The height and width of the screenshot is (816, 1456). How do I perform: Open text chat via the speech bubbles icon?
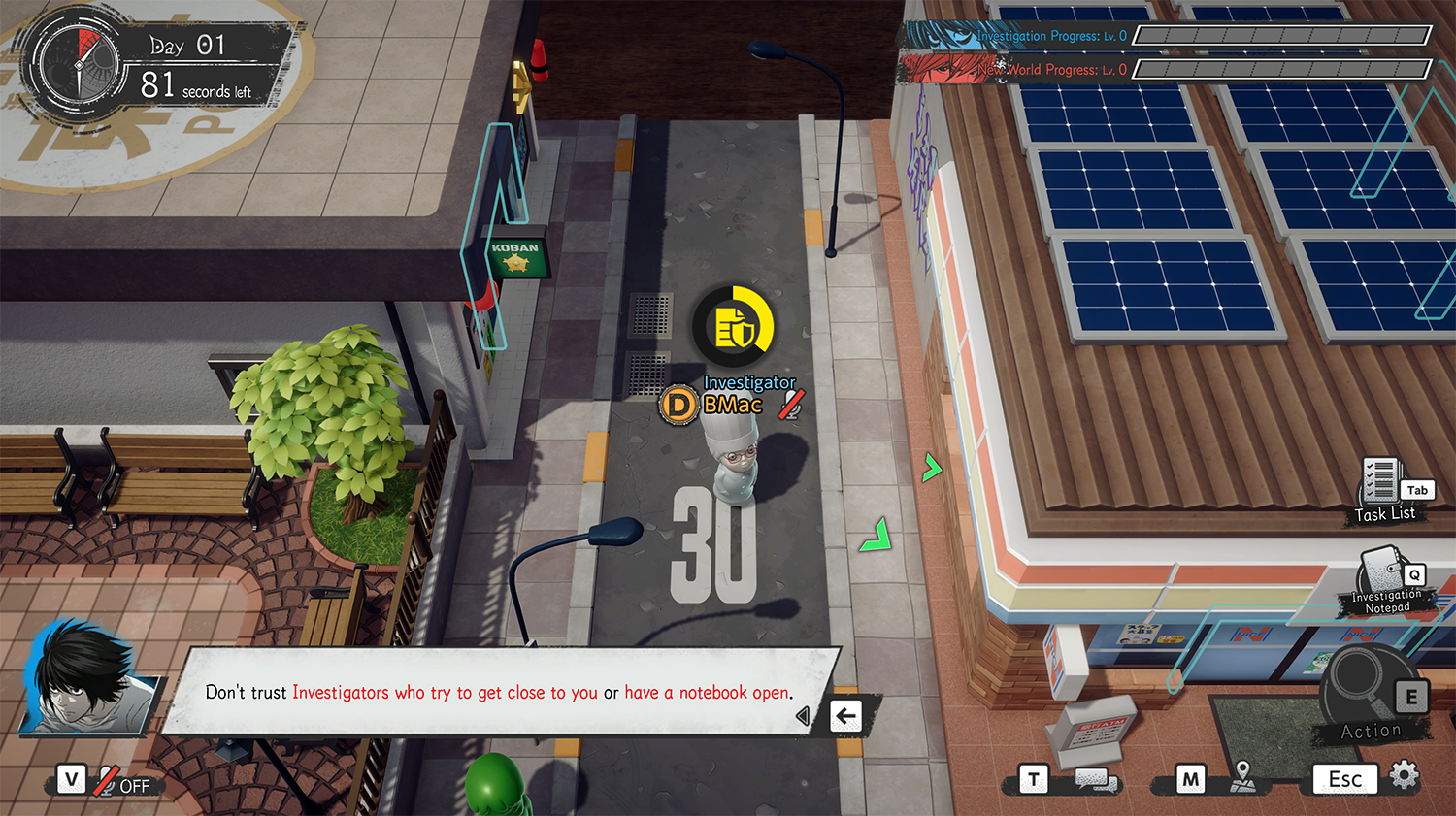tap(1095, 778)
